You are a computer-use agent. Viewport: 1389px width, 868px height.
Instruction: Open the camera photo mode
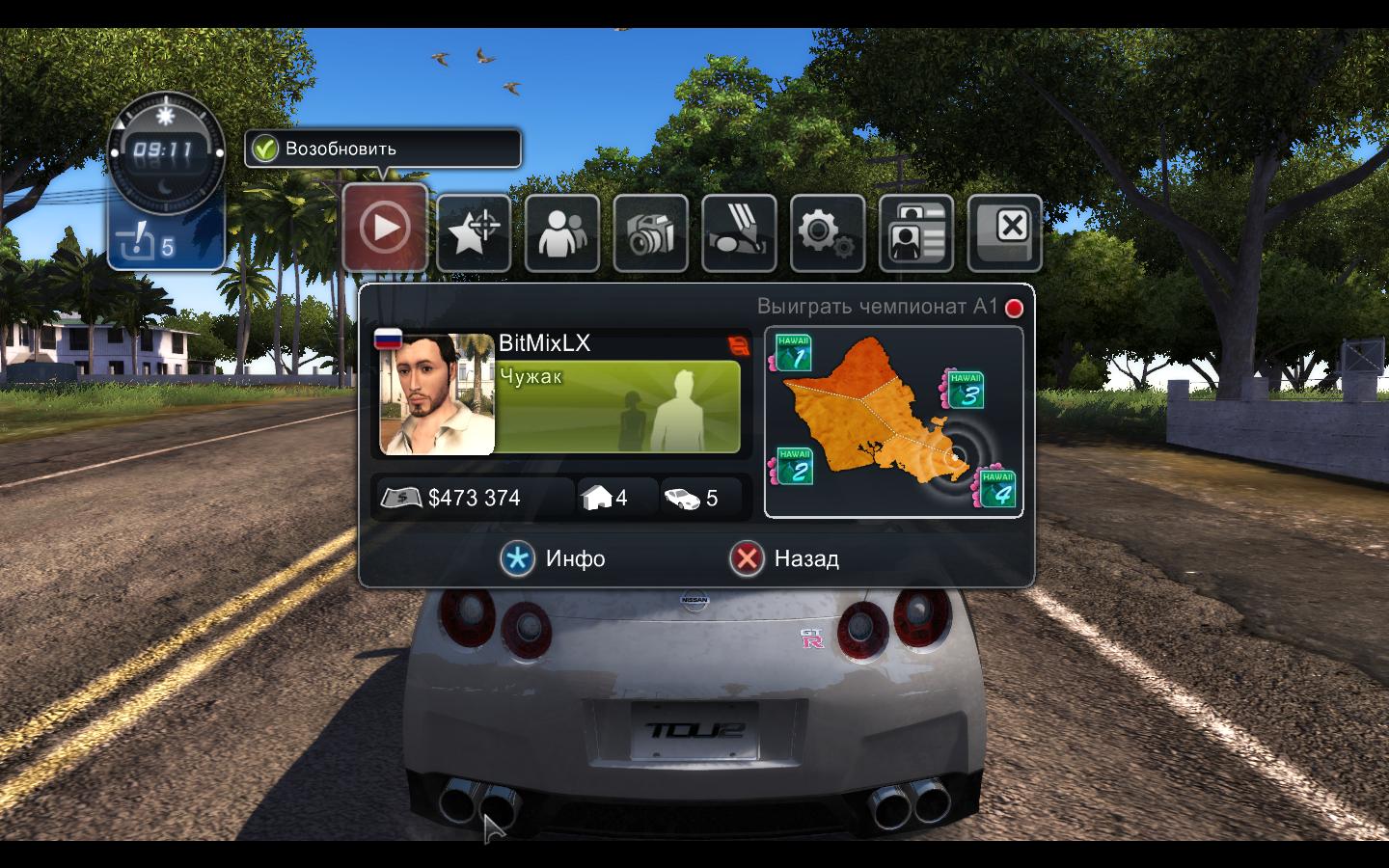(x=650, y=232)
